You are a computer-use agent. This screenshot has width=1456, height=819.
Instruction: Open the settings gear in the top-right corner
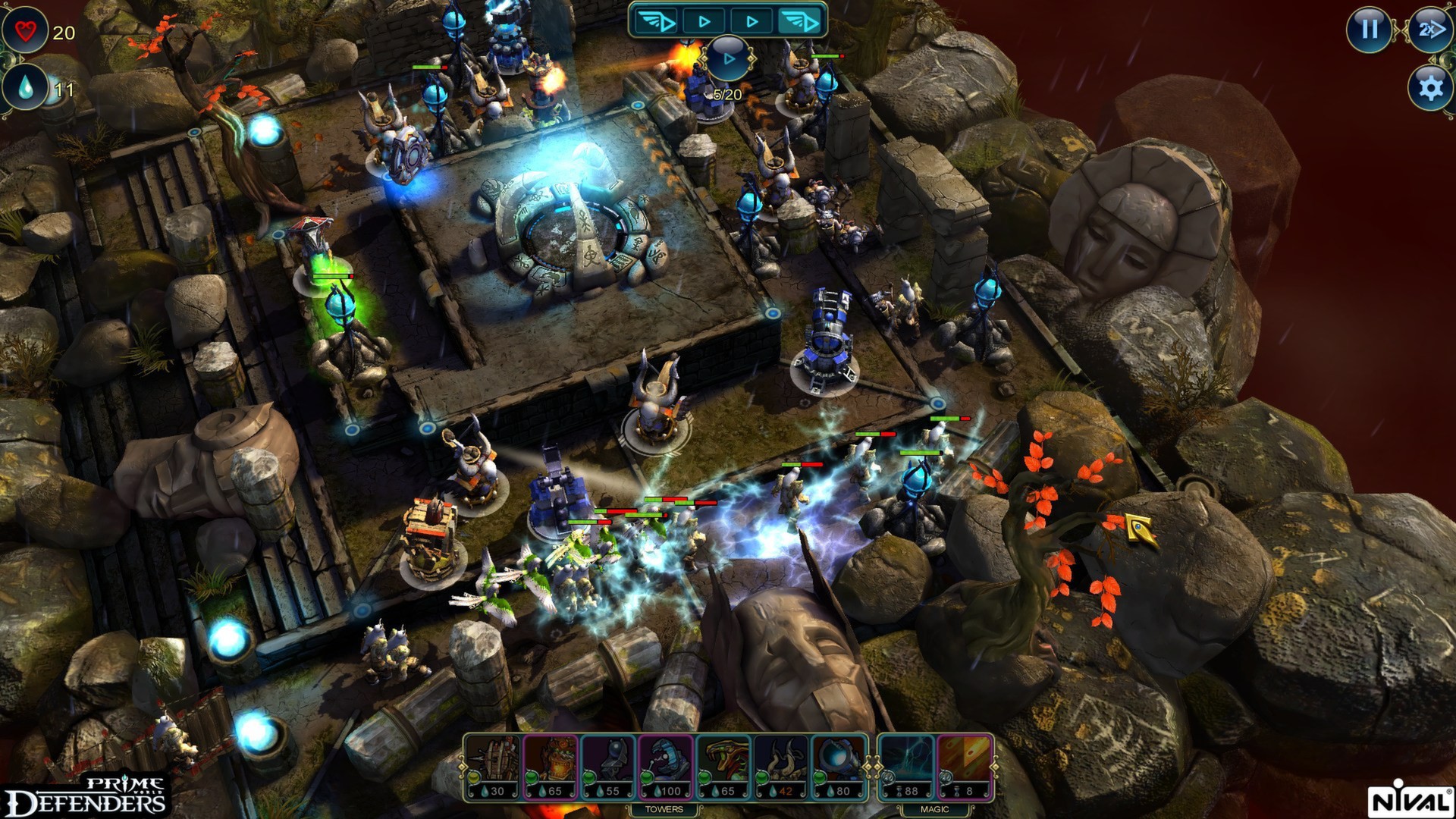tap(1429, 89)
